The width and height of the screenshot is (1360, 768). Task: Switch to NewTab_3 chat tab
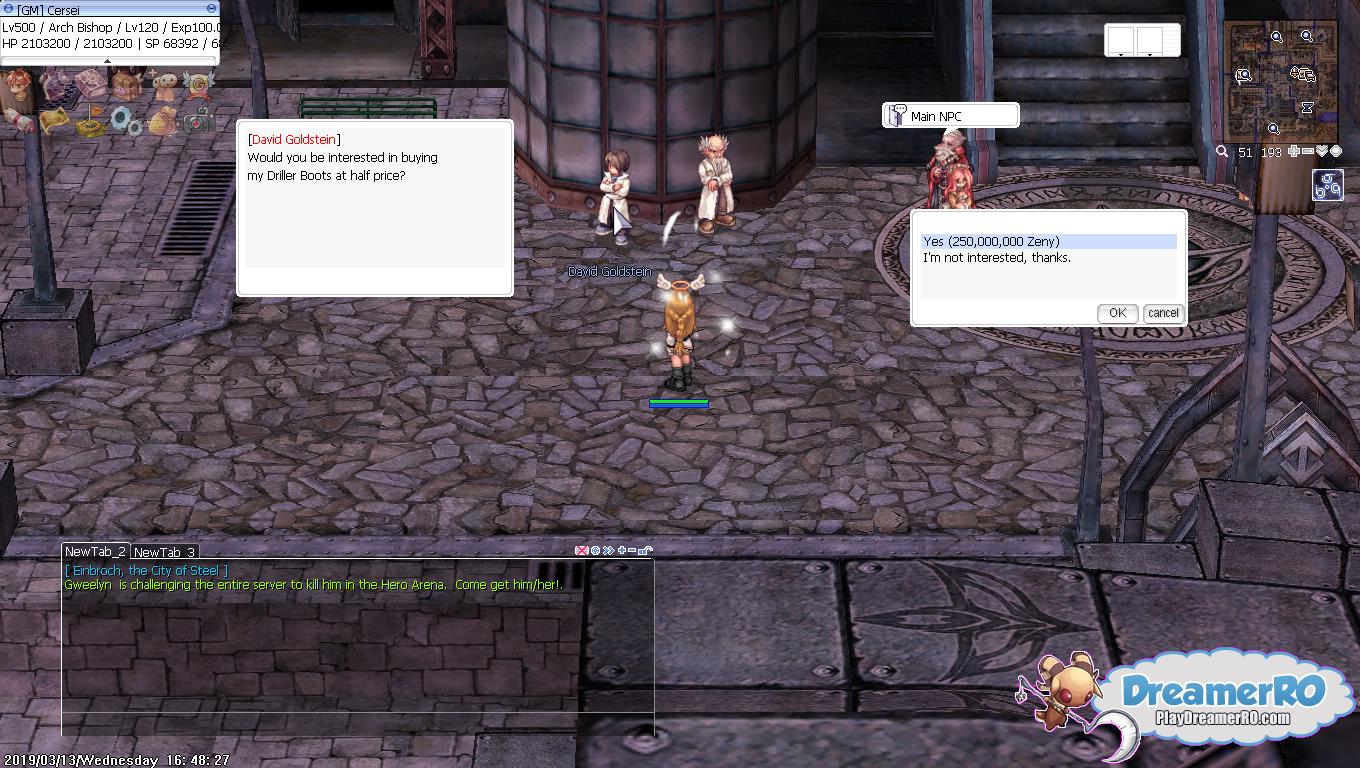coord(164,552)
